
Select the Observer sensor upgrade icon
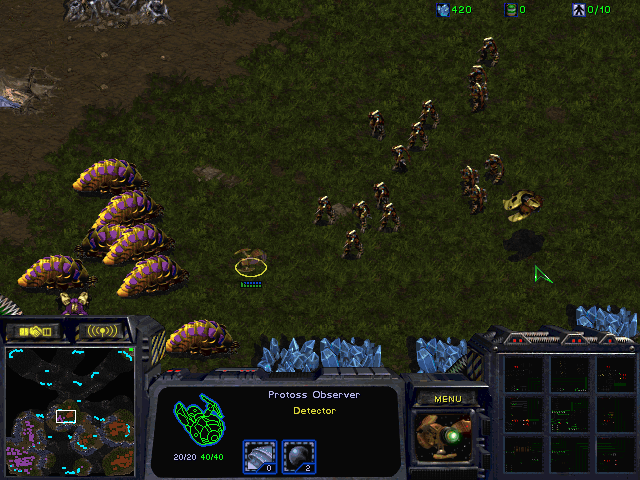pos(298,455)
